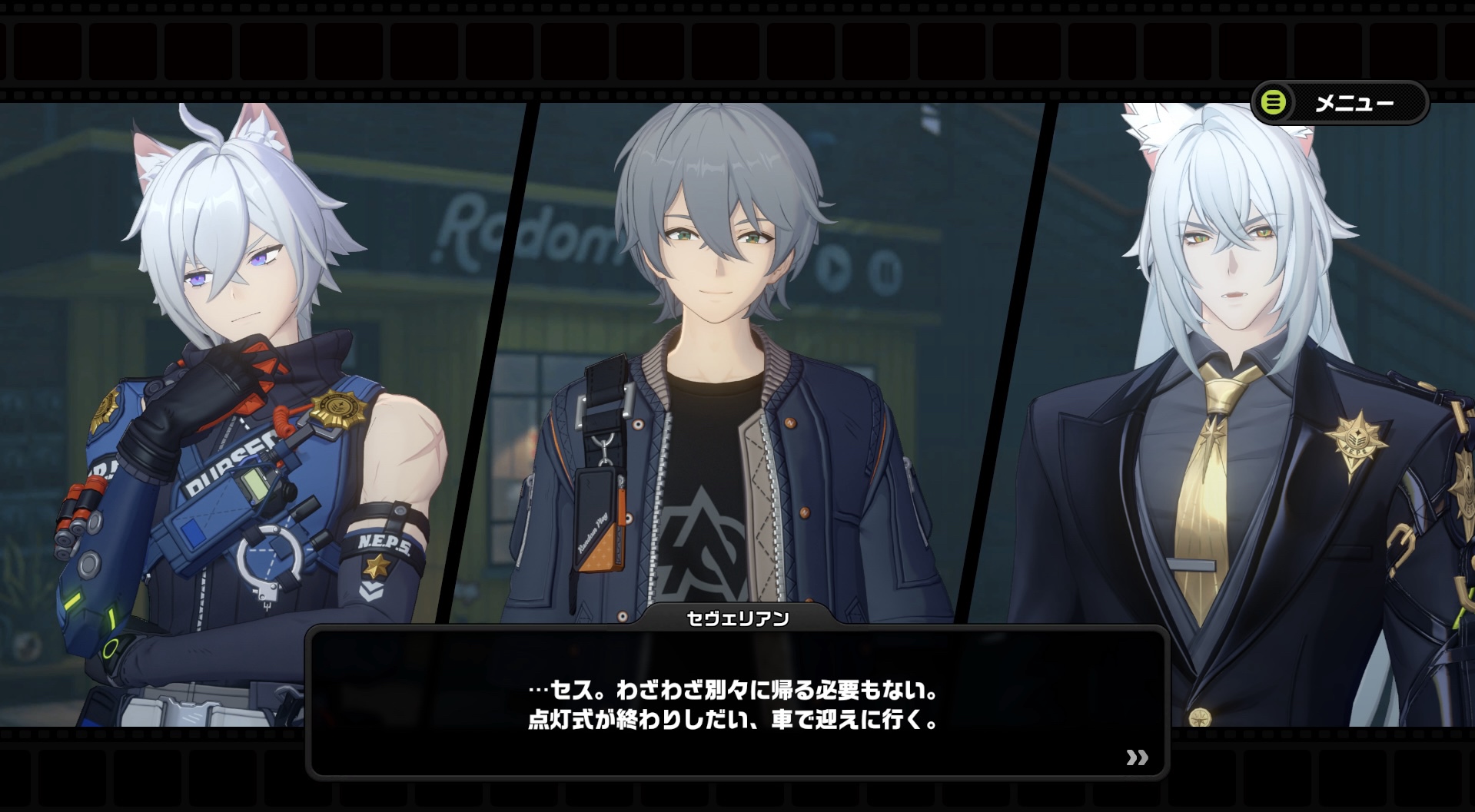The width and height of the screenshot is (1475, 812).
Task: Advance dialogue with the double-arrow icon
Action: [1137, 757]
